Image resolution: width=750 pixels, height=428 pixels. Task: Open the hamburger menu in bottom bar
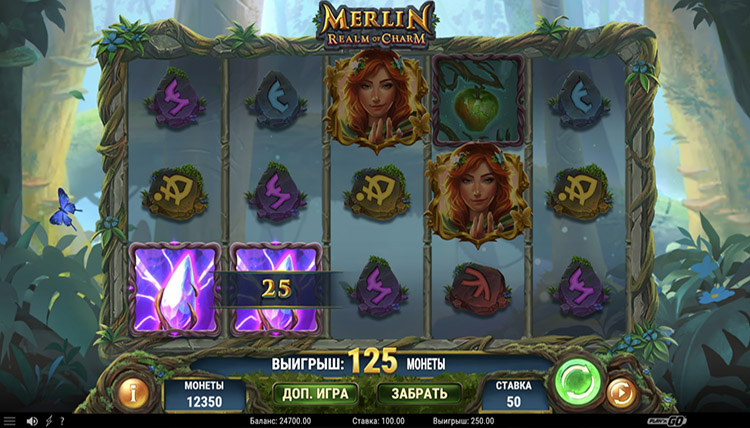coord(9,421)
